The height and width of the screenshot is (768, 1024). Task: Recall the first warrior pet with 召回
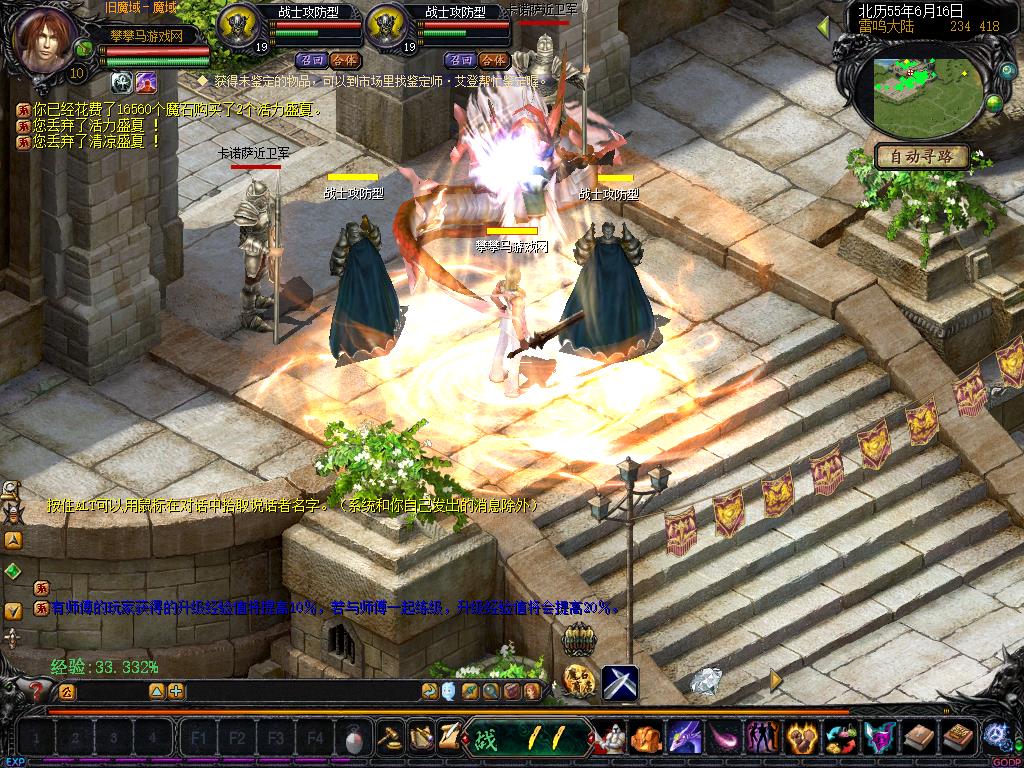pyautogui.click(x=312, y=60)
